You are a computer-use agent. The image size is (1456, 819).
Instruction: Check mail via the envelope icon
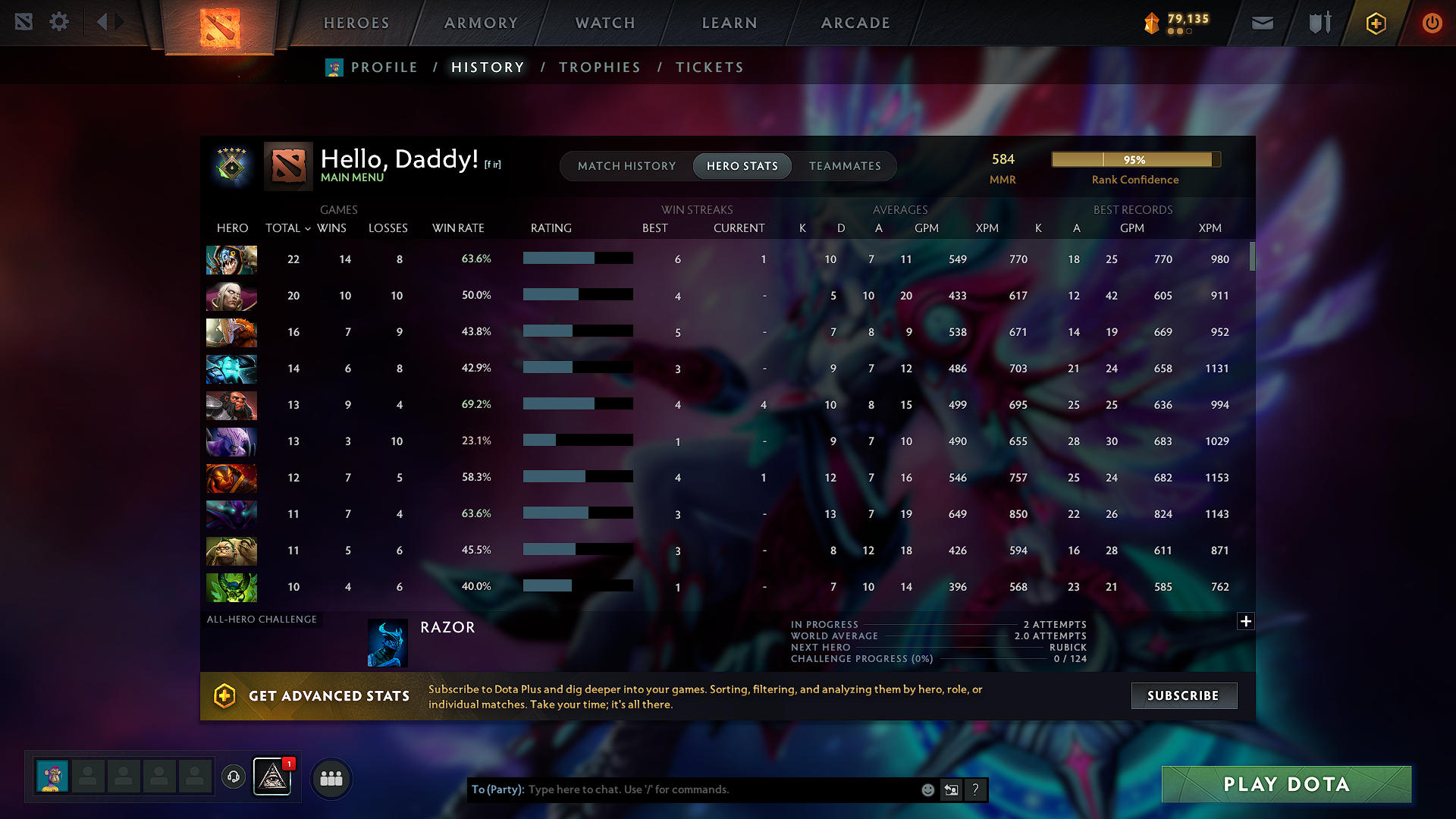tap(1262, 23)
